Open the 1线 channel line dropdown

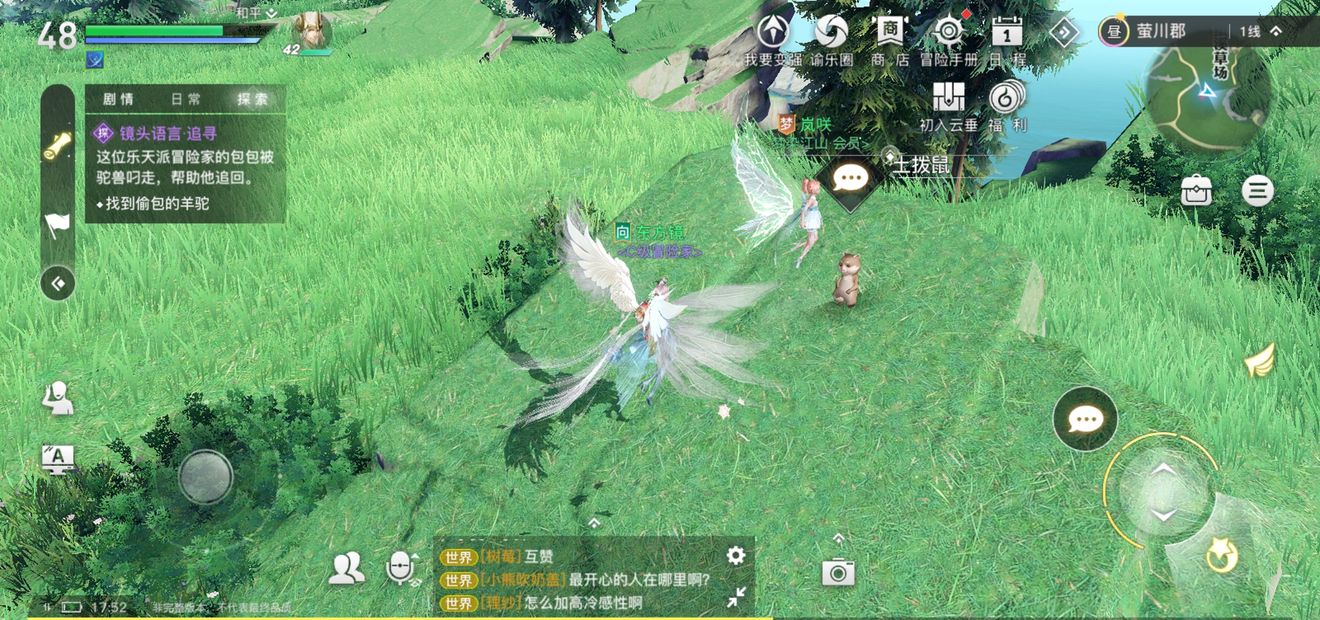[x=1260, y=32]
